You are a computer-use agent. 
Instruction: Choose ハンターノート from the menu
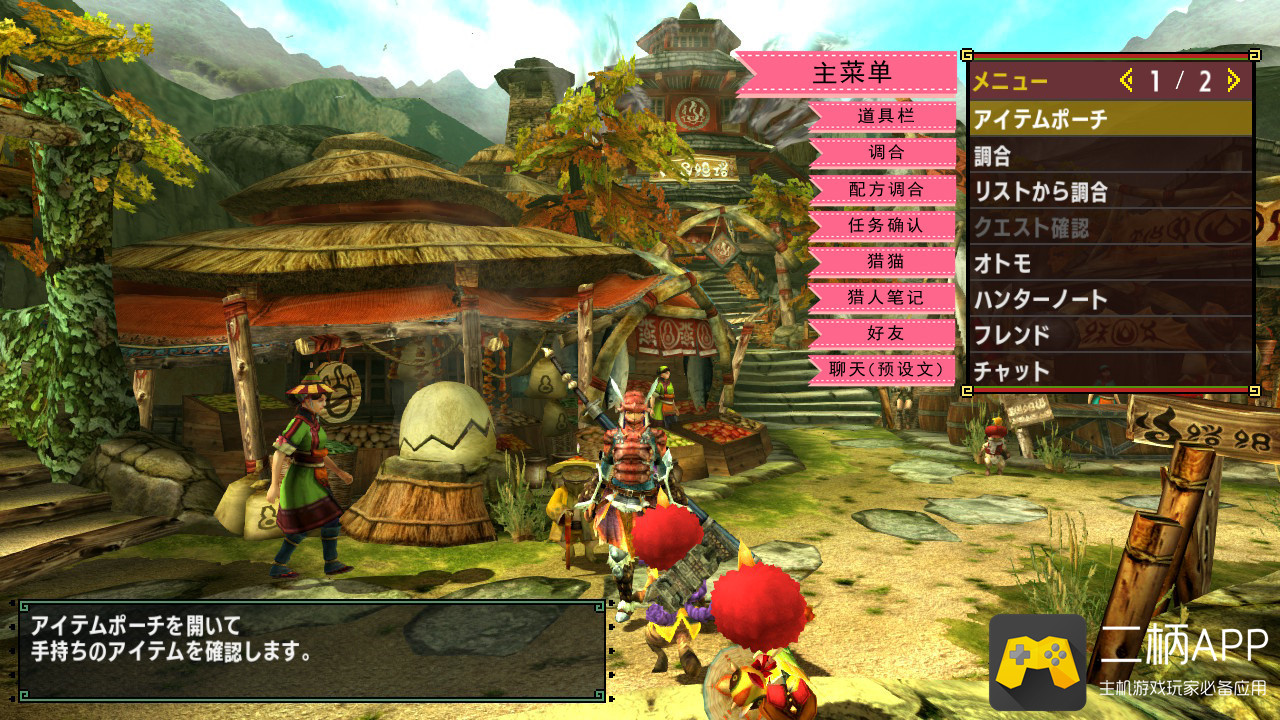coord(1110,300)
